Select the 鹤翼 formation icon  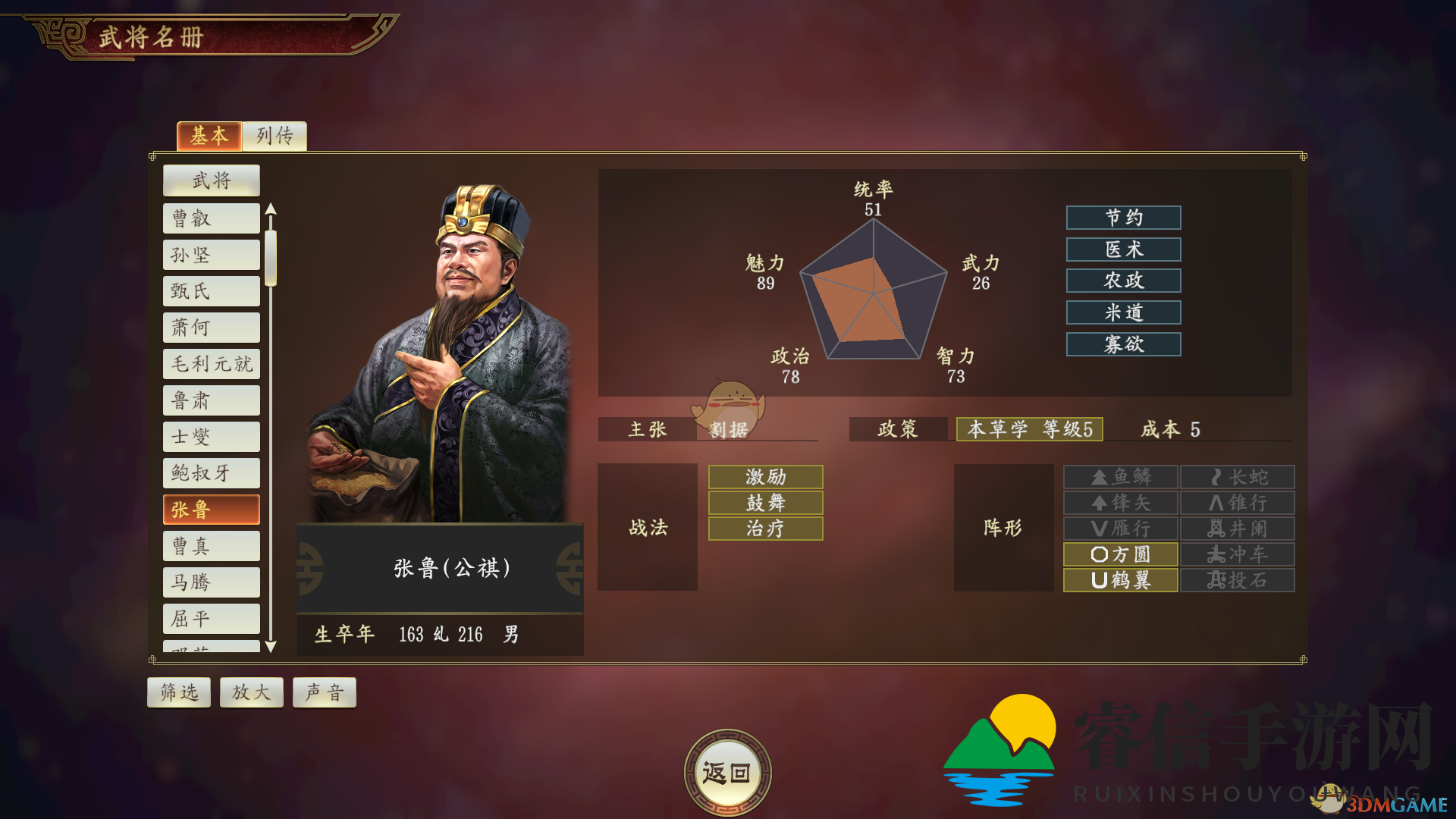click(1119, 579)
